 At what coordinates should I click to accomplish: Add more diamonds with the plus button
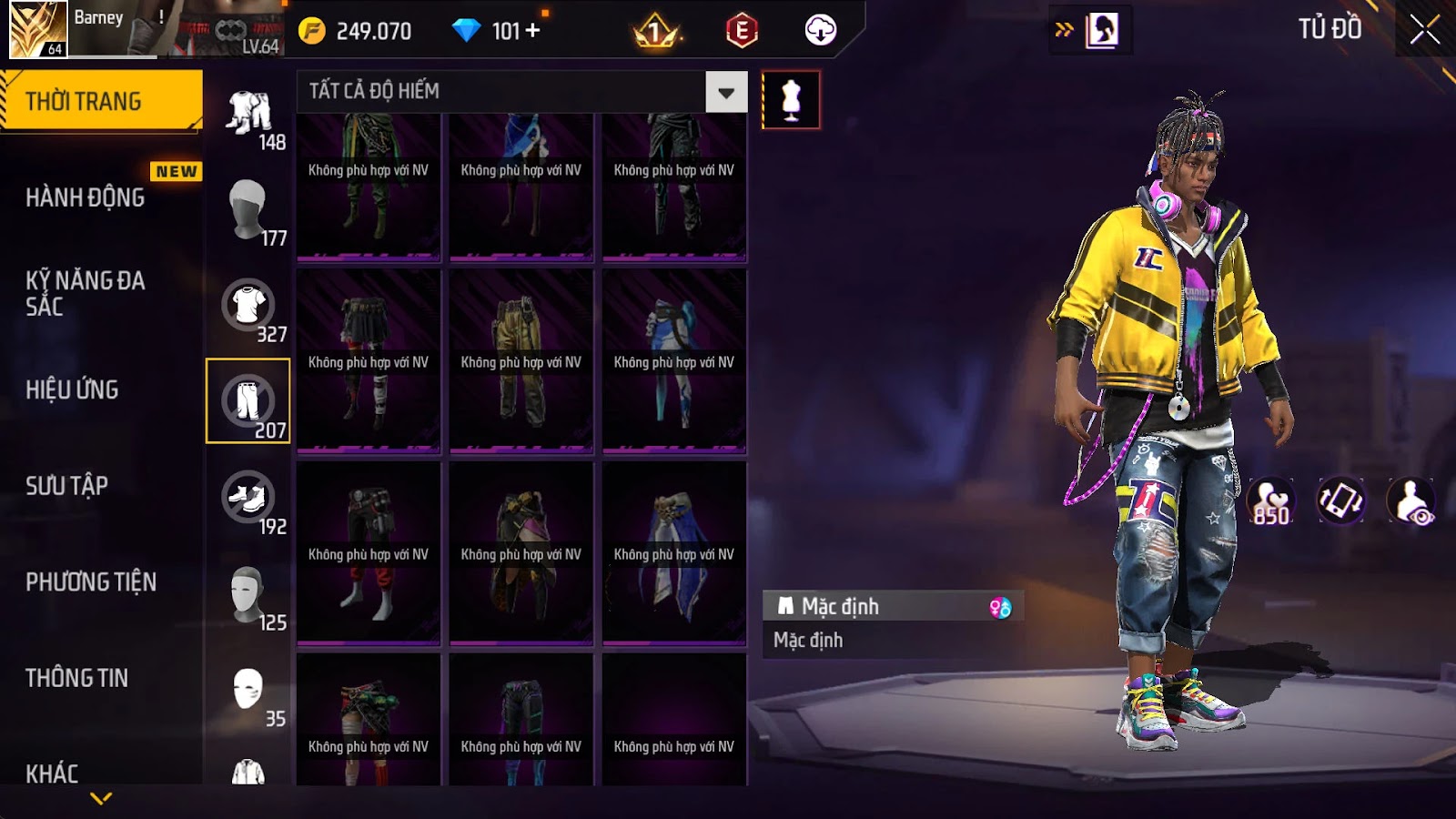pyautogui.click(x=533, y=30)
